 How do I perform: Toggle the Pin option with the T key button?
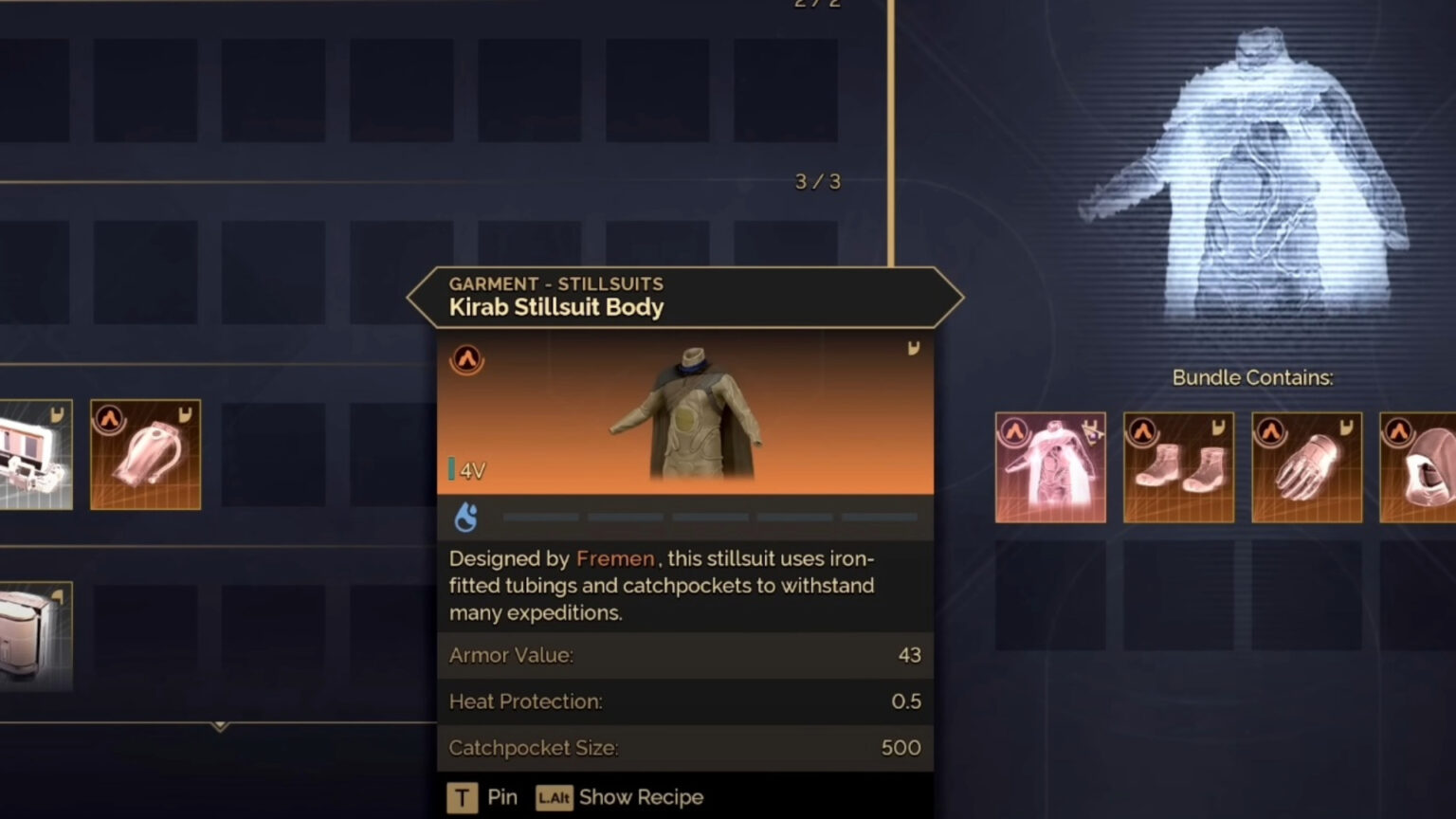[x=462, y=797]
